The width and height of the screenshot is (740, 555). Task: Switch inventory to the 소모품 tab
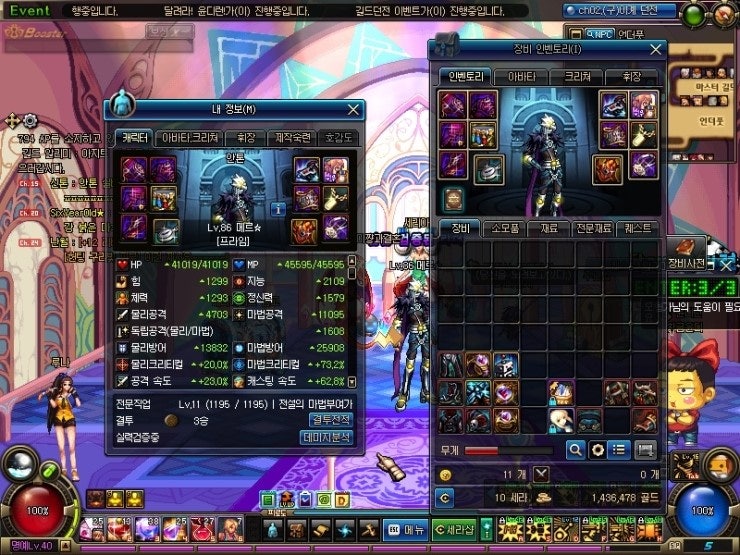coord(502,229)
